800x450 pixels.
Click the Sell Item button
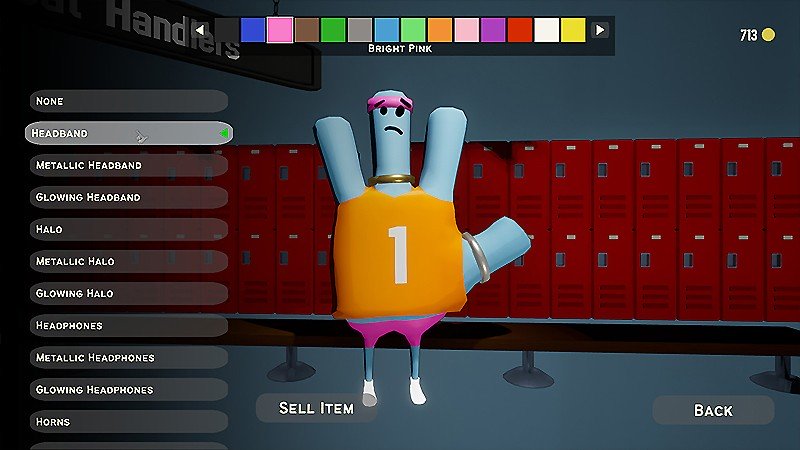(x=316, y=408)
